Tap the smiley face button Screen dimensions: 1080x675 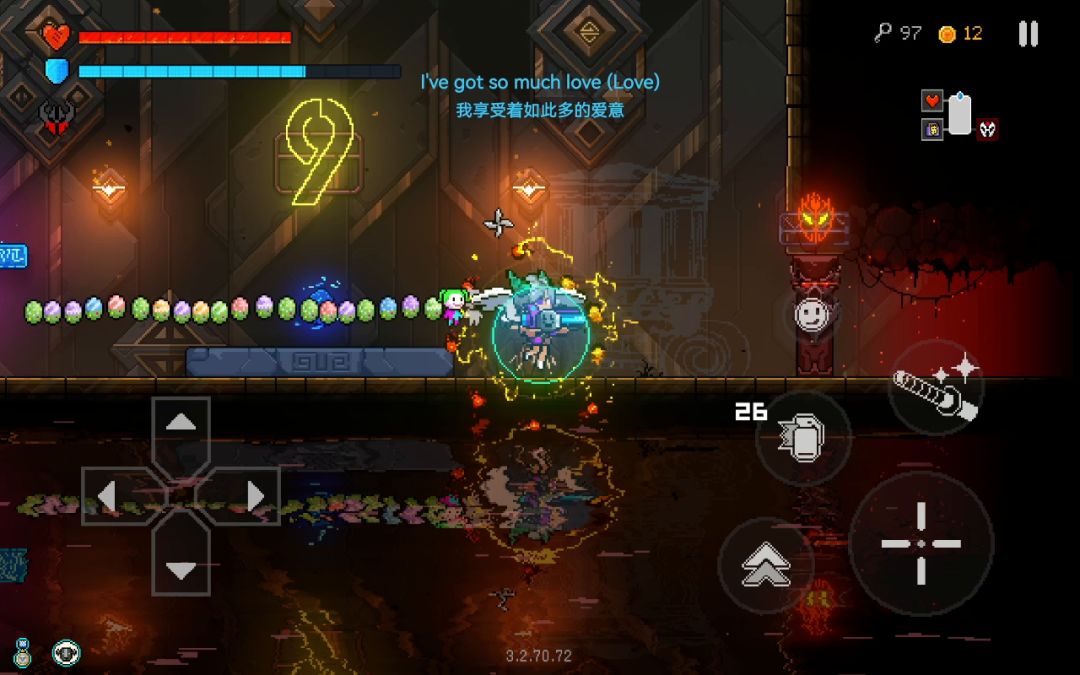[811, 314]
